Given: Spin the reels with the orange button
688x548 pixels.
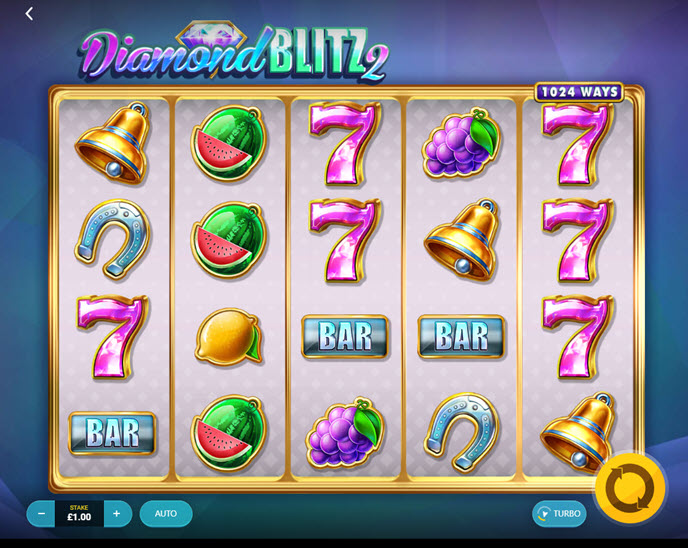Looking at the screenshot, I should click(x=630, y=487).
